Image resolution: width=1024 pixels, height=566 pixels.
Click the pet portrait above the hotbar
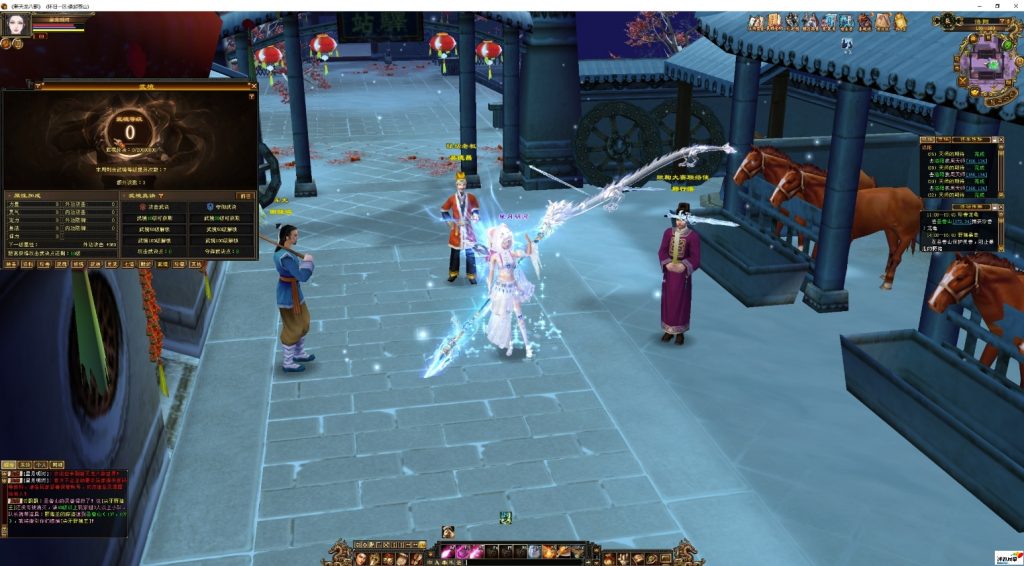click(x=448, y=531)
